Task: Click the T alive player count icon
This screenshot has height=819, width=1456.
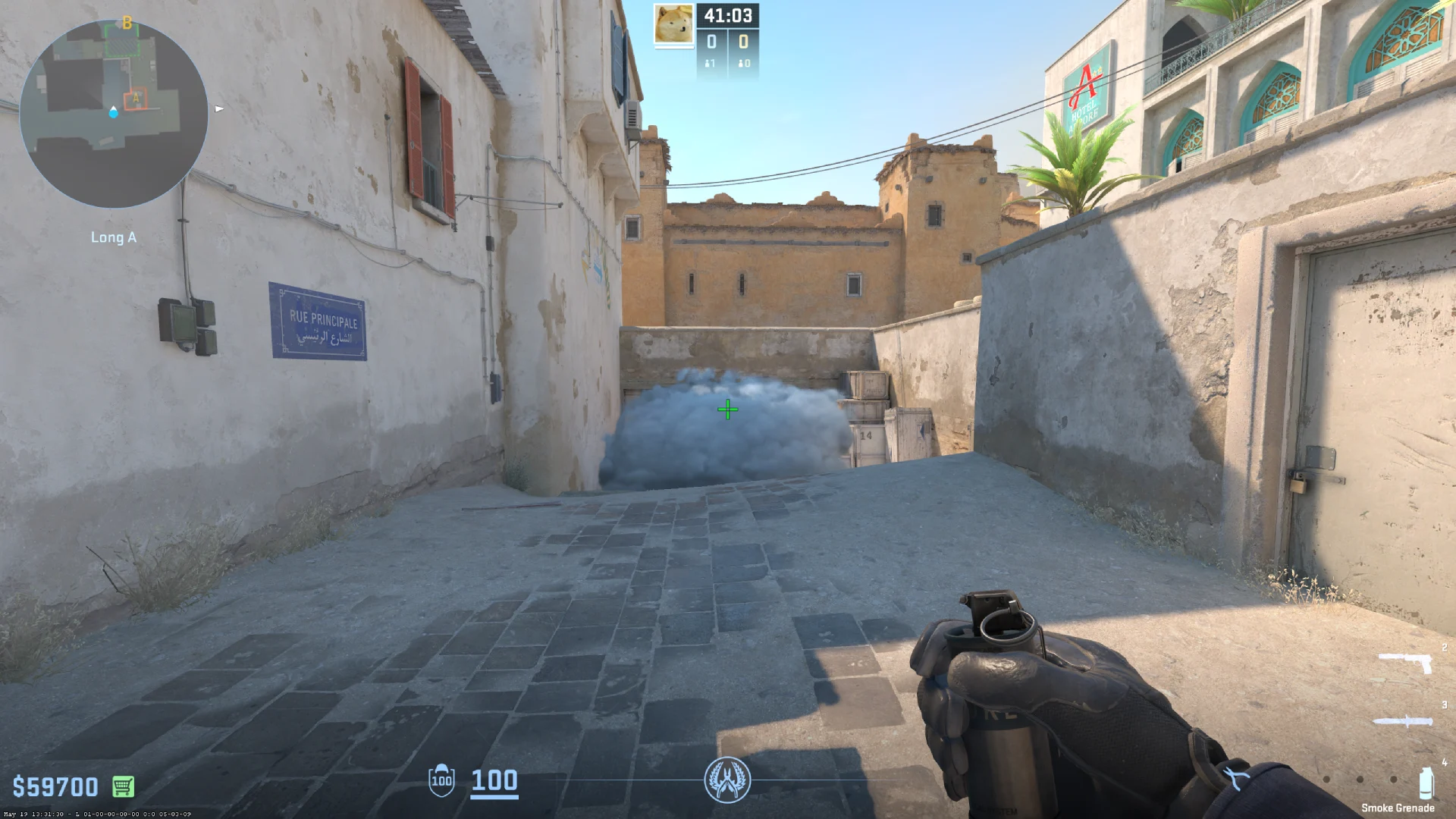Action: click(742, 64)
